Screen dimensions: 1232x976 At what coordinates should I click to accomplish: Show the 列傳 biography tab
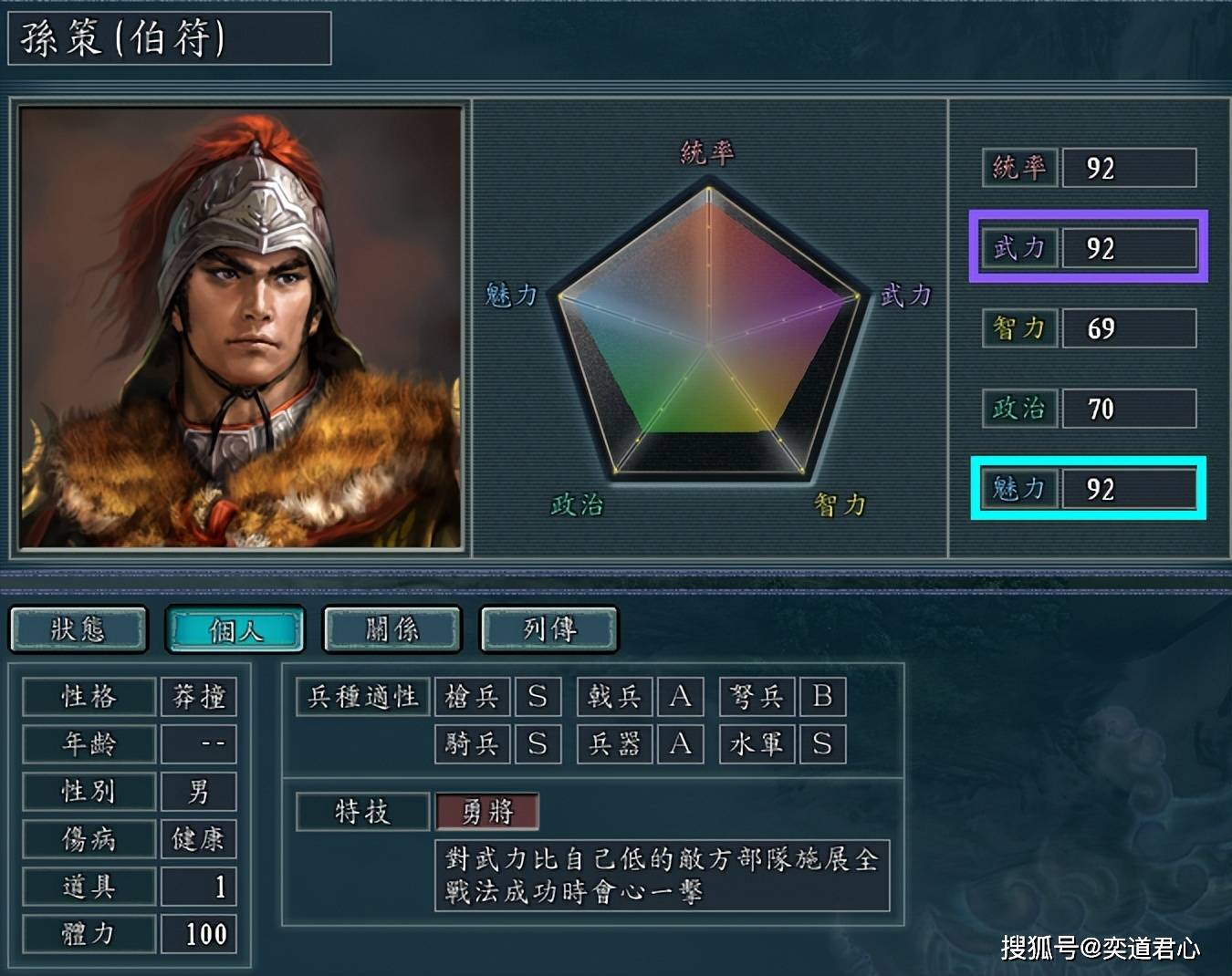click(549, 629)
